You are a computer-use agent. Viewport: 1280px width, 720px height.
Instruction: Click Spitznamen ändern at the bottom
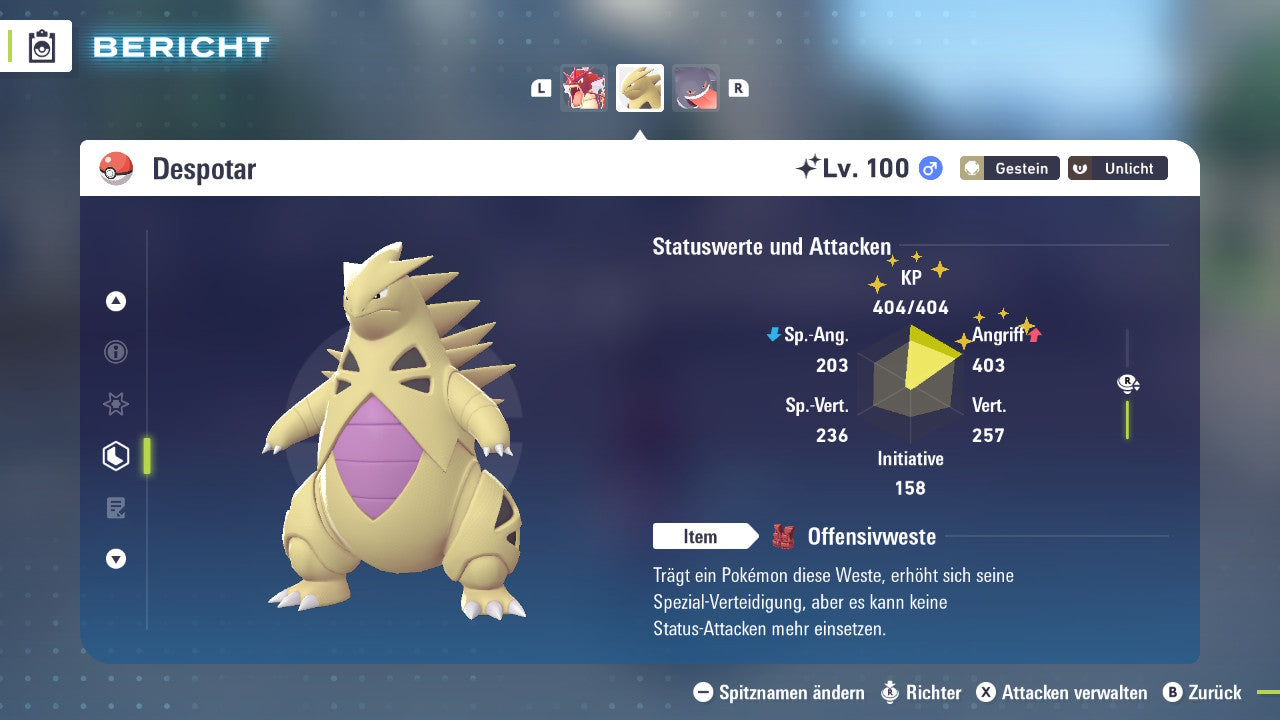[x=778, y=692]
